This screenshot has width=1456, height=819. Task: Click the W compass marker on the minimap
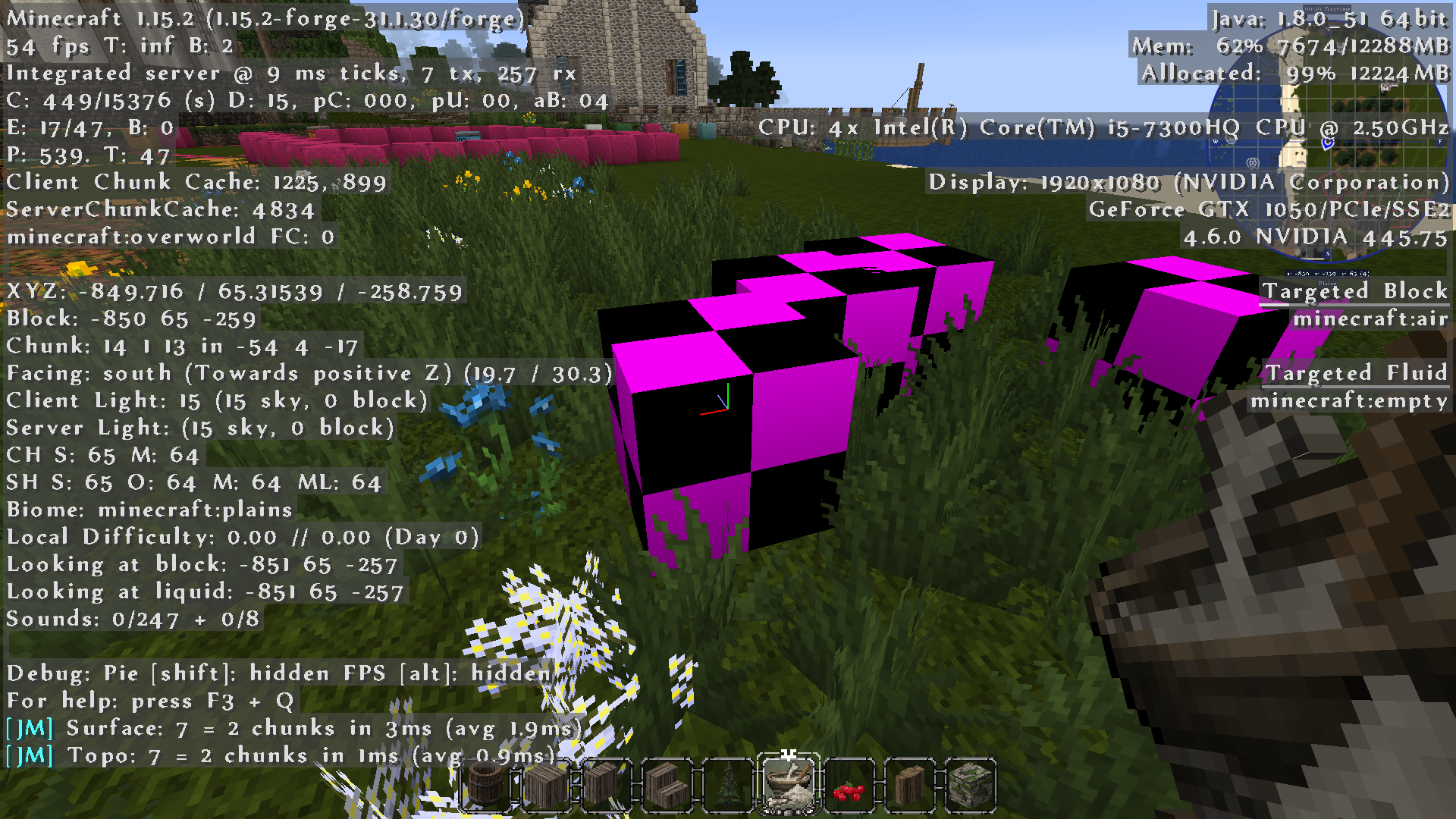click(x=1216, y=142)
